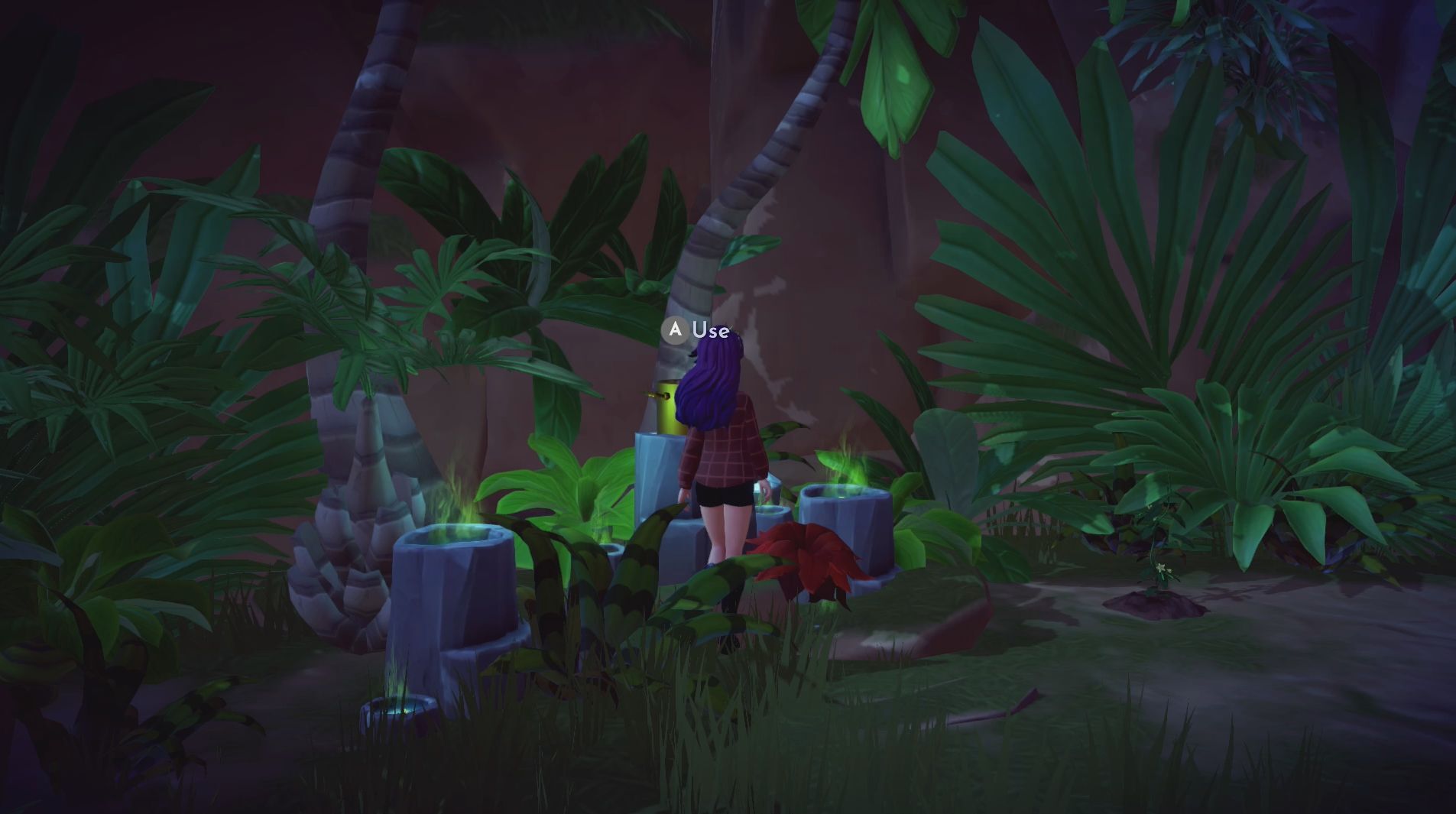This screenshot has height=814, width=1456.
Task: Open the Use interaction prompt
Action: [692, 331]
